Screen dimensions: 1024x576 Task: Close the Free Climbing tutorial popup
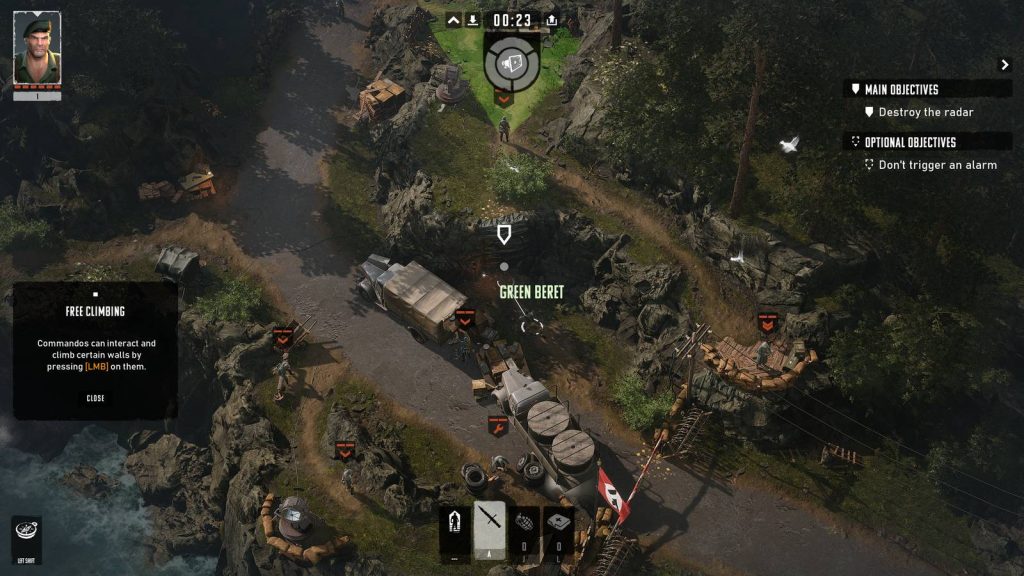click(x=95, y=398)
